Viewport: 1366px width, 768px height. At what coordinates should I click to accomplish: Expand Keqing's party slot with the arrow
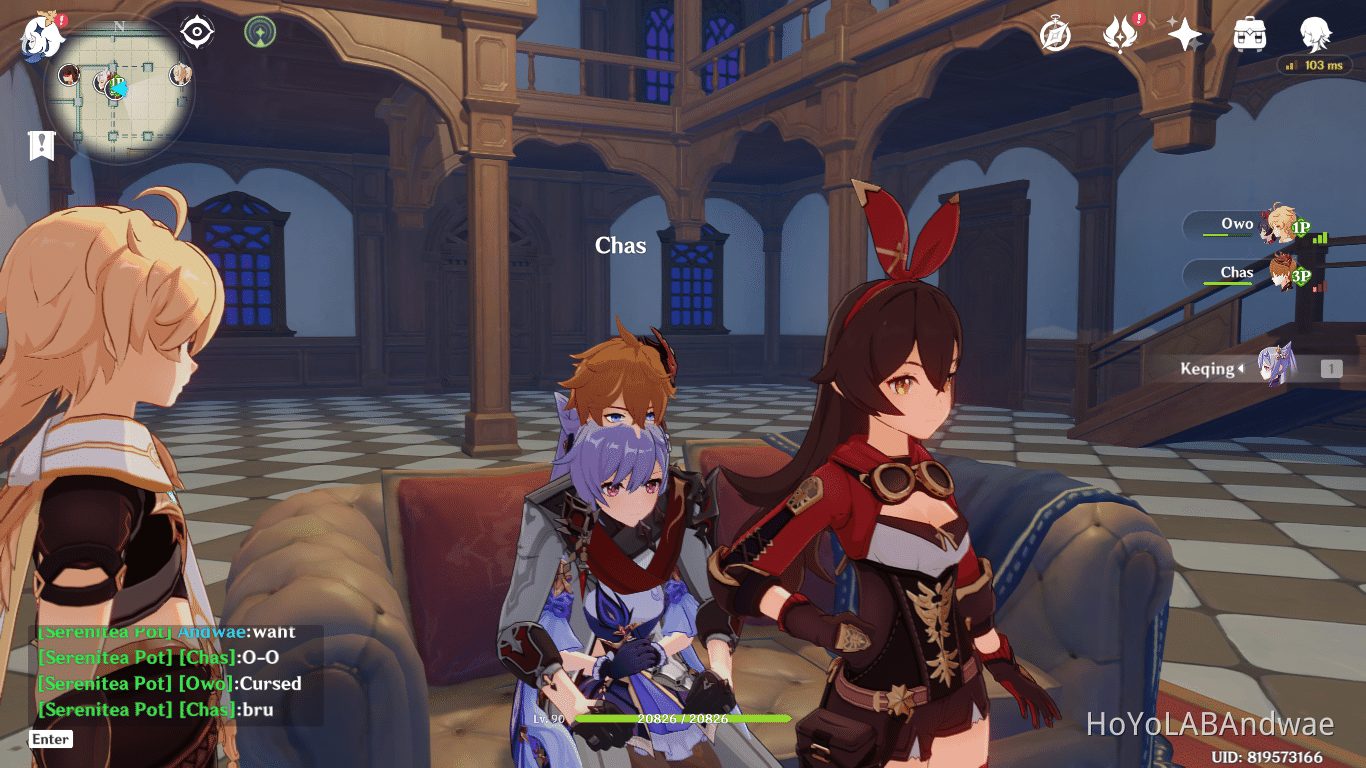(x=1244, y=369)
